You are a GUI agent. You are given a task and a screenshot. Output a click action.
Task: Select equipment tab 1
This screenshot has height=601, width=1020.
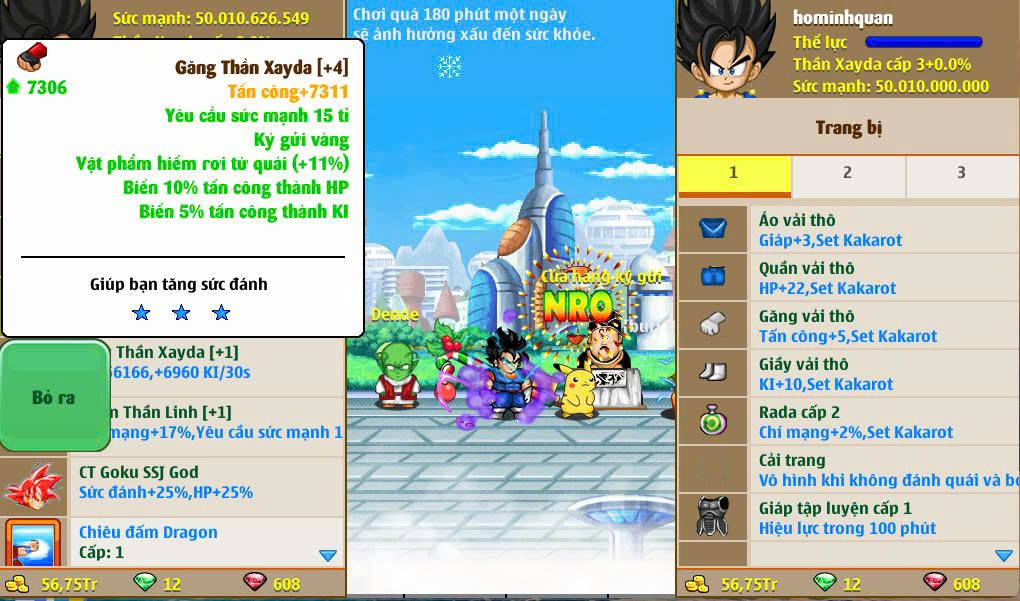(x=733, y=174)
